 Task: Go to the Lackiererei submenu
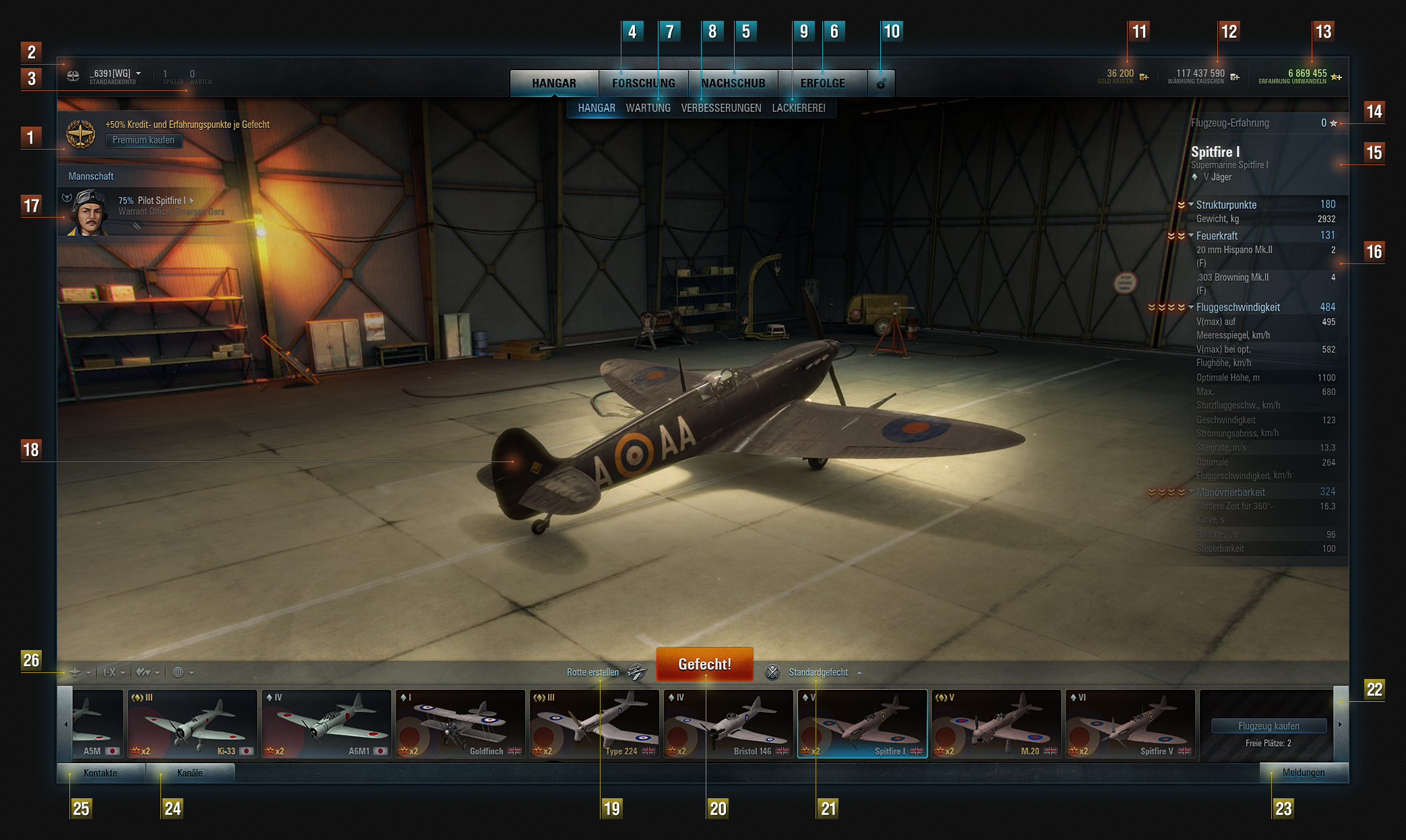pos(798,108)
